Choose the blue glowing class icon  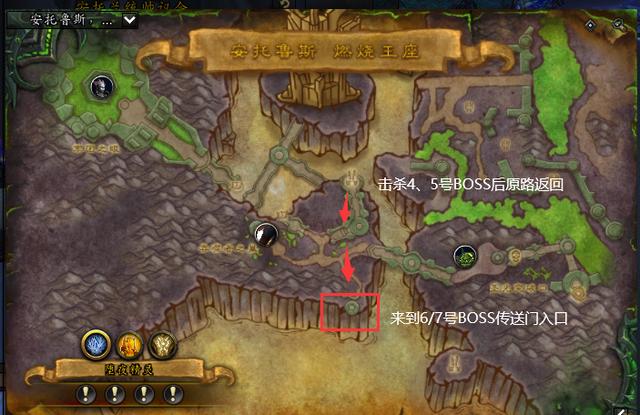click(95, 345)
